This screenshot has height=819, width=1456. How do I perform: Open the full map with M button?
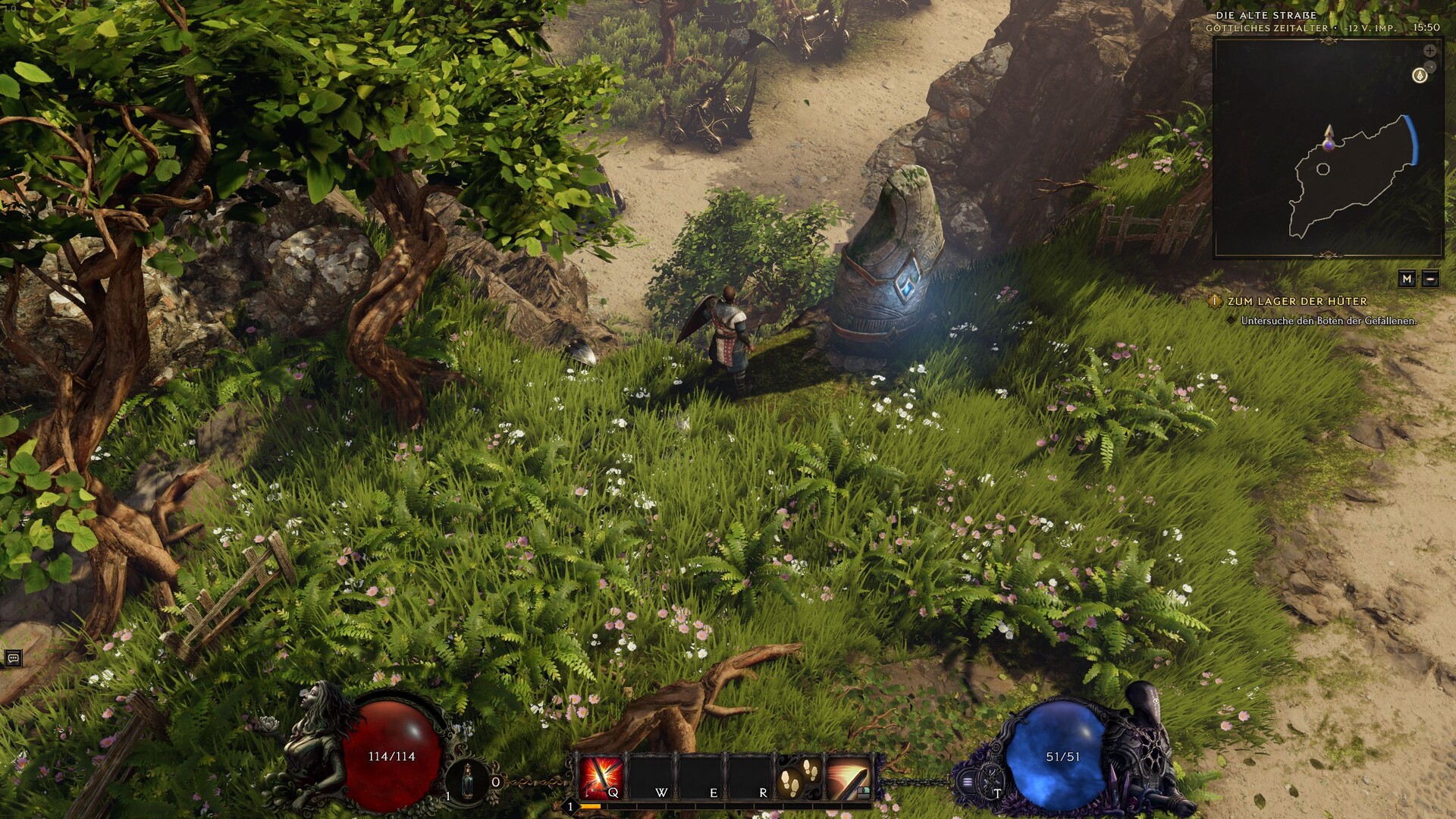click(1407, 279)
